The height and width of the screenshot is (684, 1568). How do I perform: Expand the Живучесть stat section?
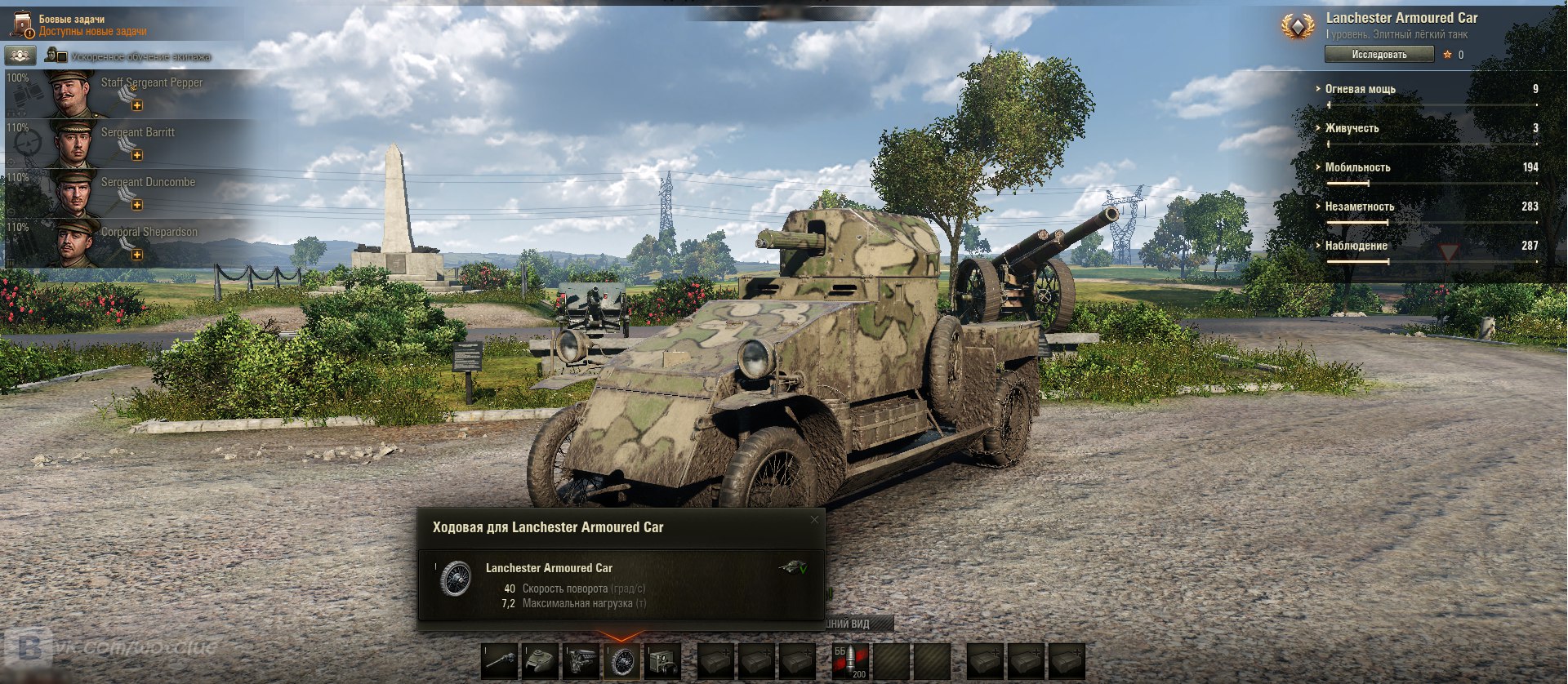click(x=1352, y=128)
